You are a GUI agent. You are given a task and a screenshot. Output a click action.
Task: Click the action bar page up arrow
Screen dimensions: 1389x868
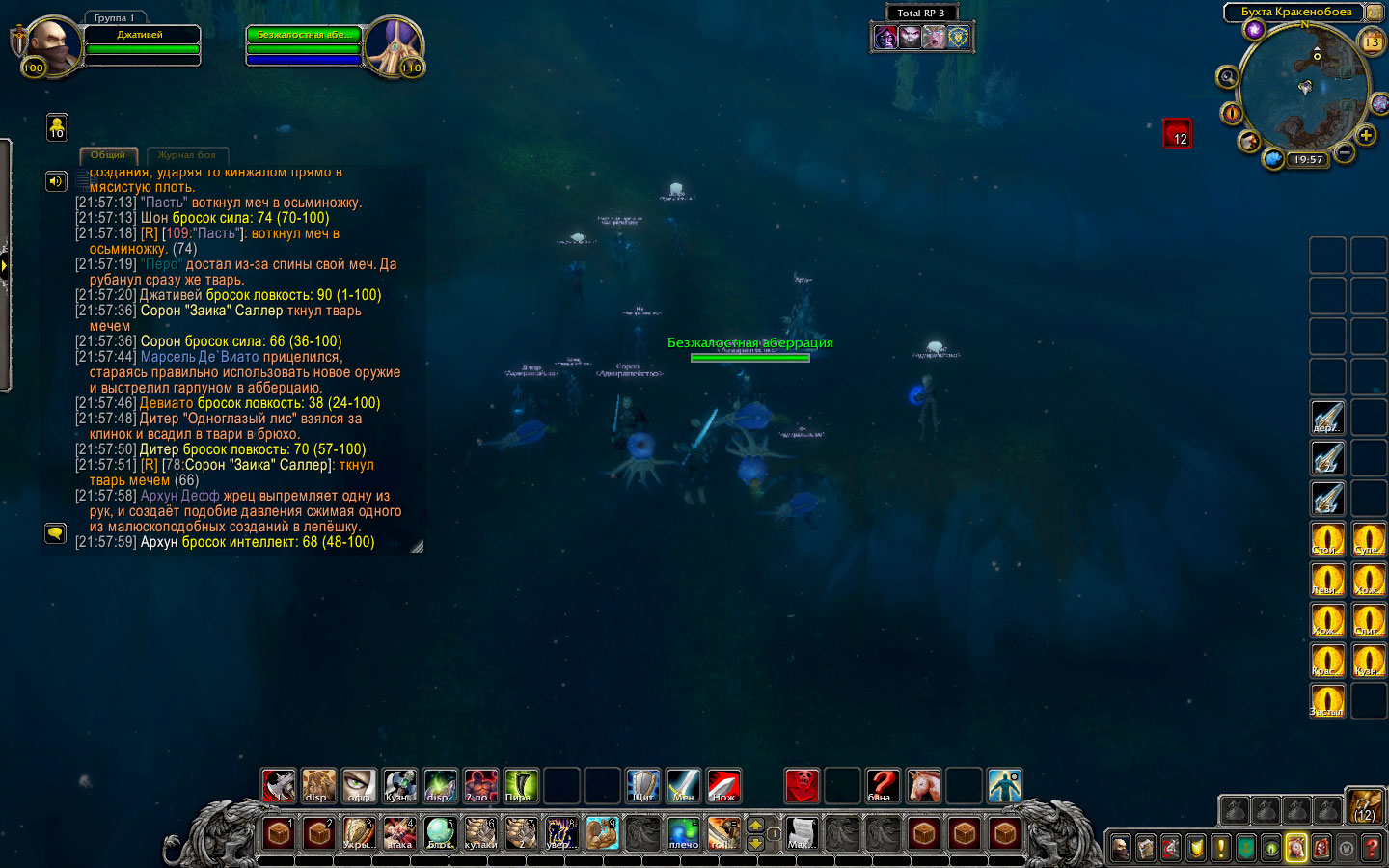click(755, 826)
